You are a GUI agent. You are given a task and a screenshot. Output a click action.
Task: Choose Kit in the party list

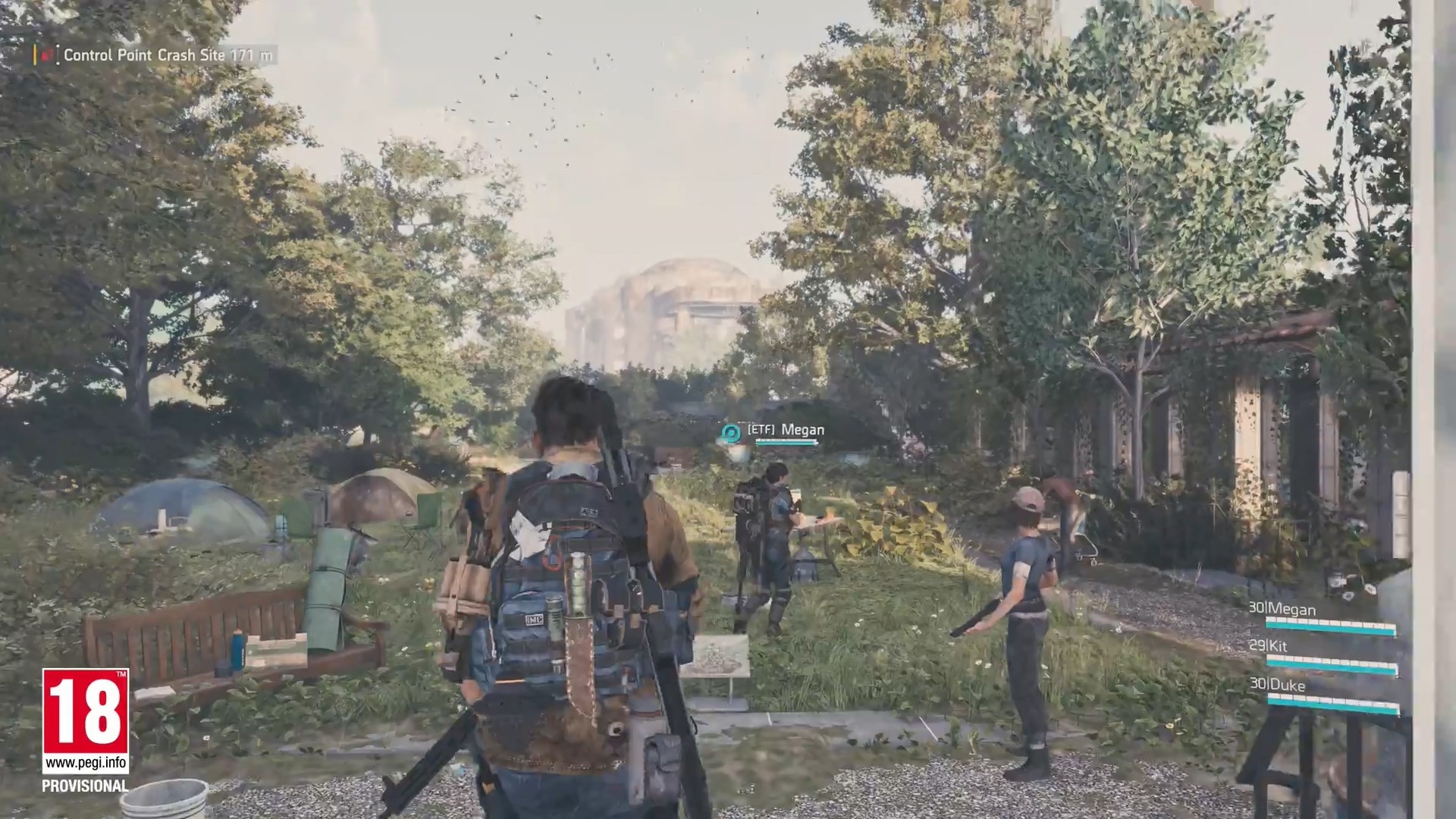[1276, 646]
